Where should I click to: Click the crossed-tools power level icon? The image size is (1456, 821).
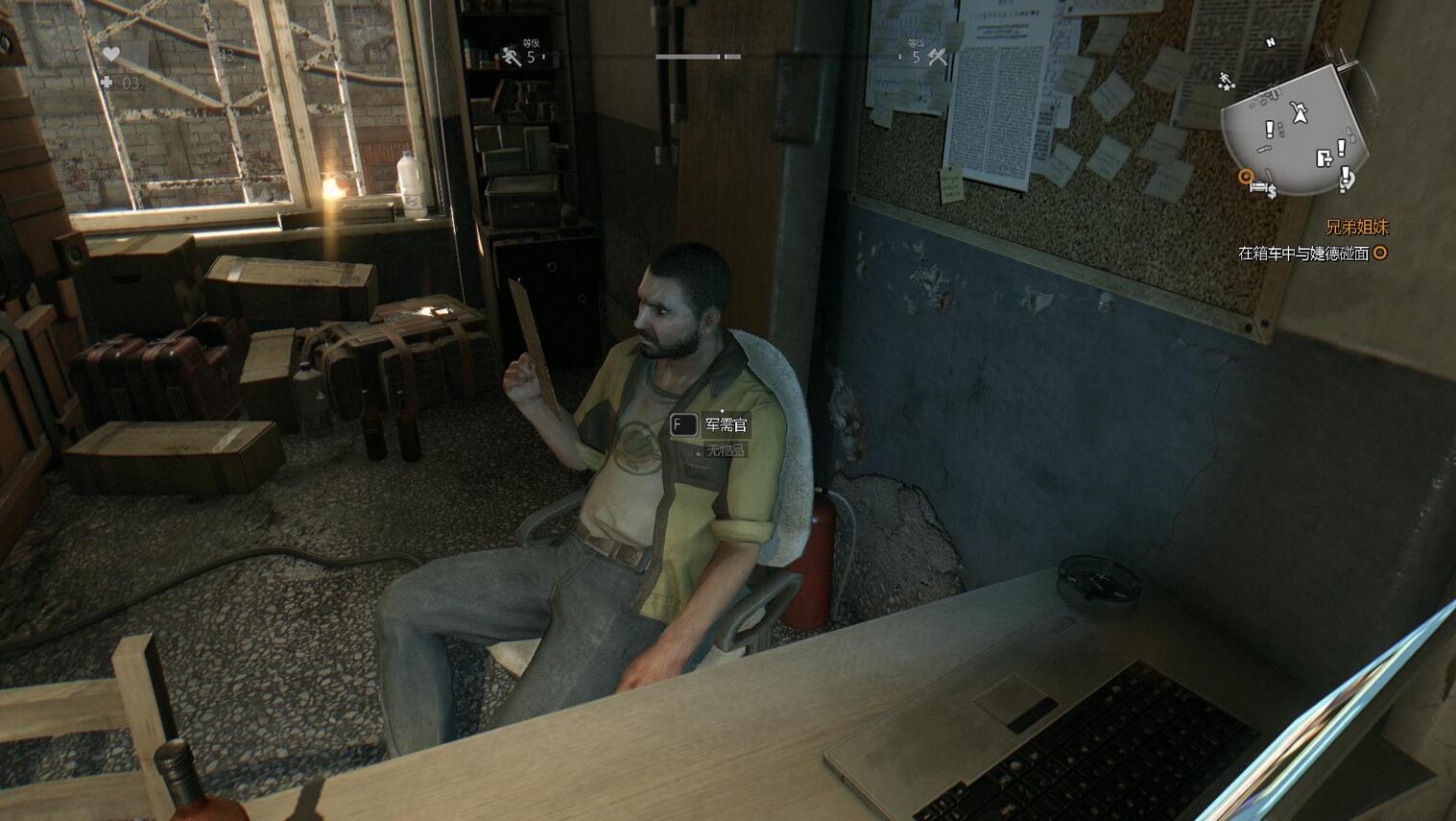click(x=937, y=58)
